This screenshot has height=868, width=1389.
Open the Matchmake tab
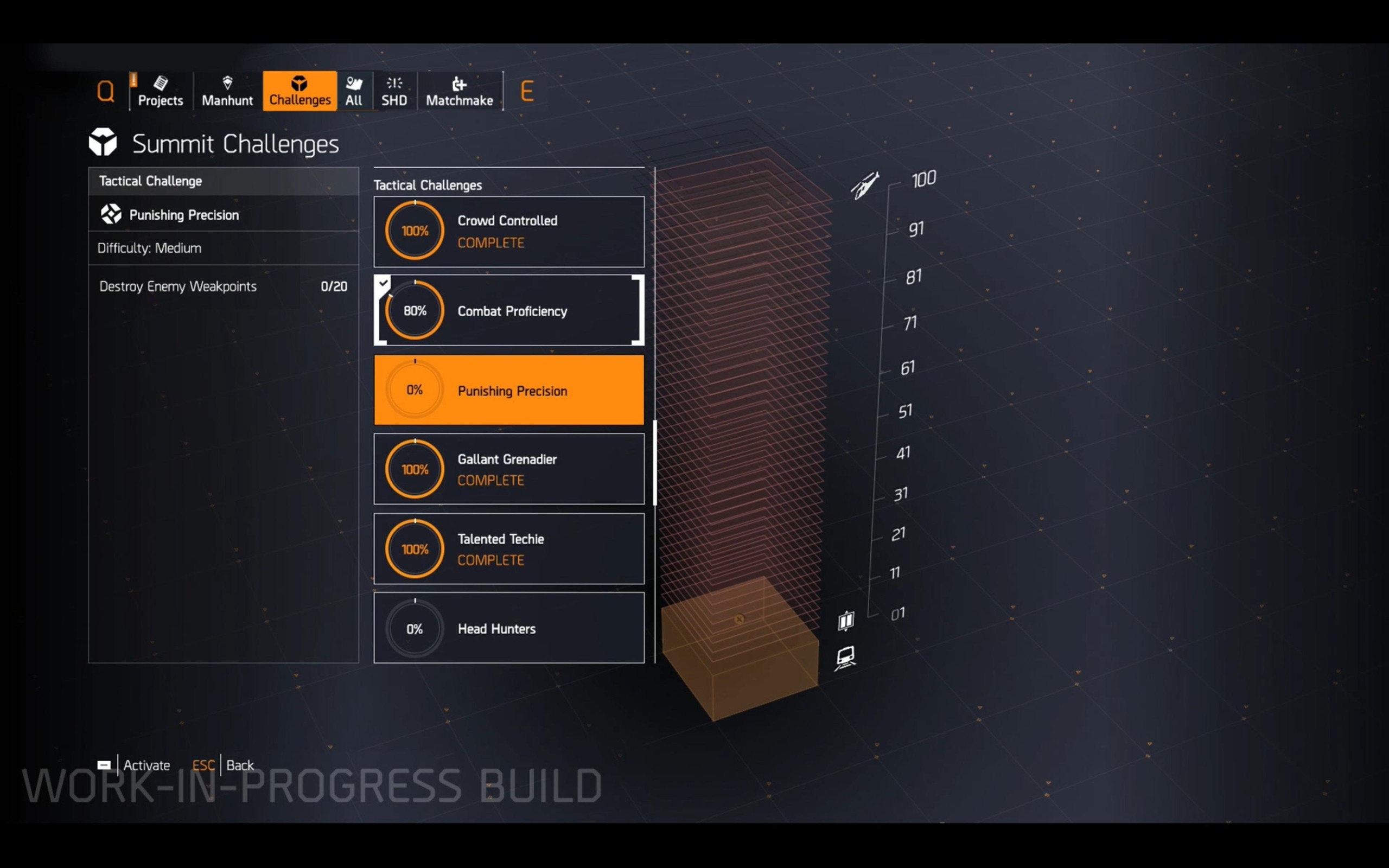459,91
